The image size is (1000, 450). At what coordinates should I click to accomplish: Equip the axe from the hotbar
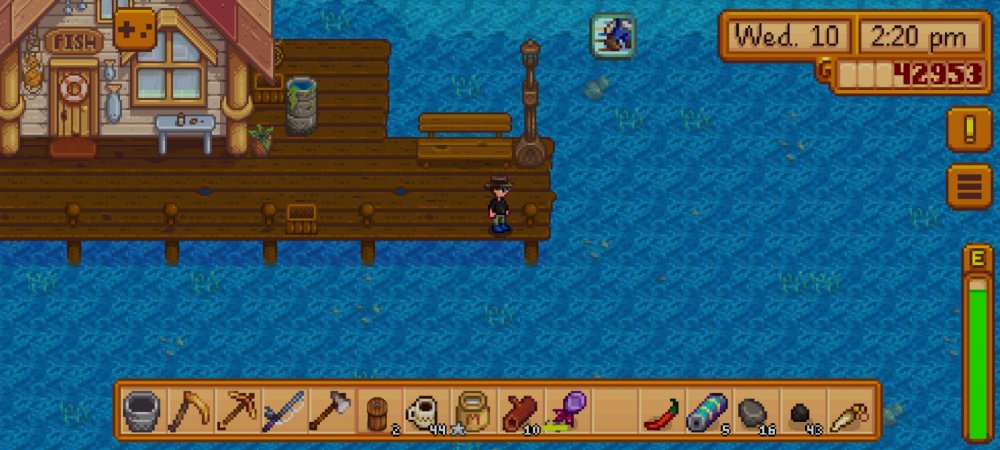329,410
